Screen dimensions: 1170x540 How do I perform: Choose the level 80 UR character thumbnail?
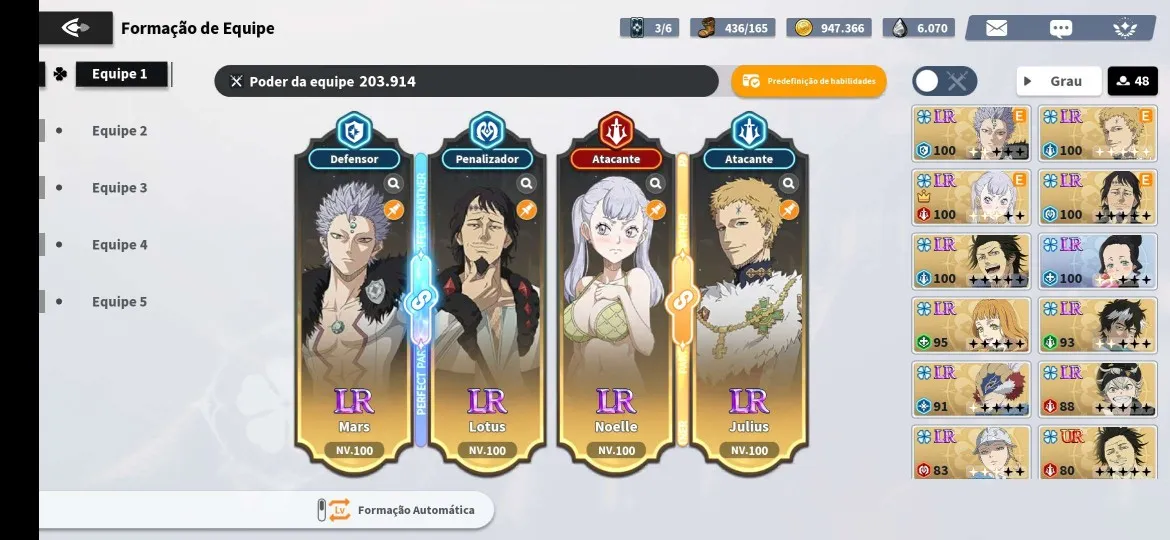pyautogui.click(x=1098, y=452)
